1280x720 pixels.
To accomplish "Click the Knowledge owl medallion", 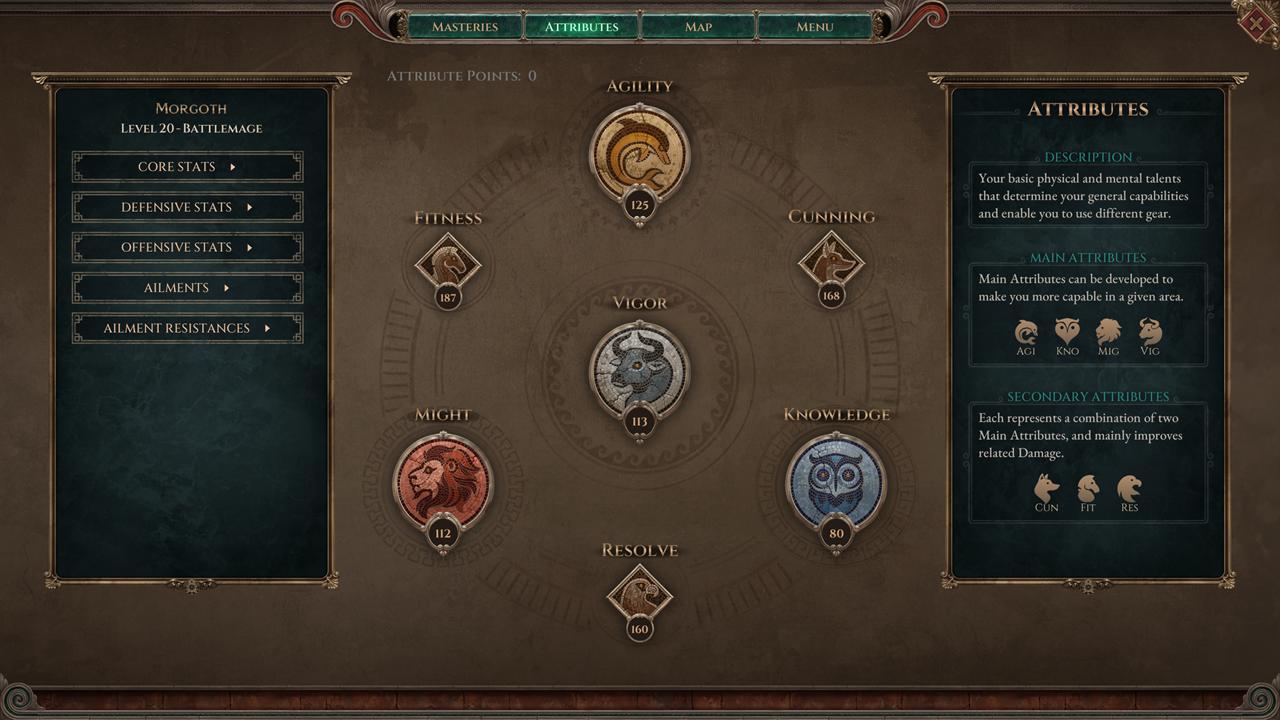I will point(836,481).
